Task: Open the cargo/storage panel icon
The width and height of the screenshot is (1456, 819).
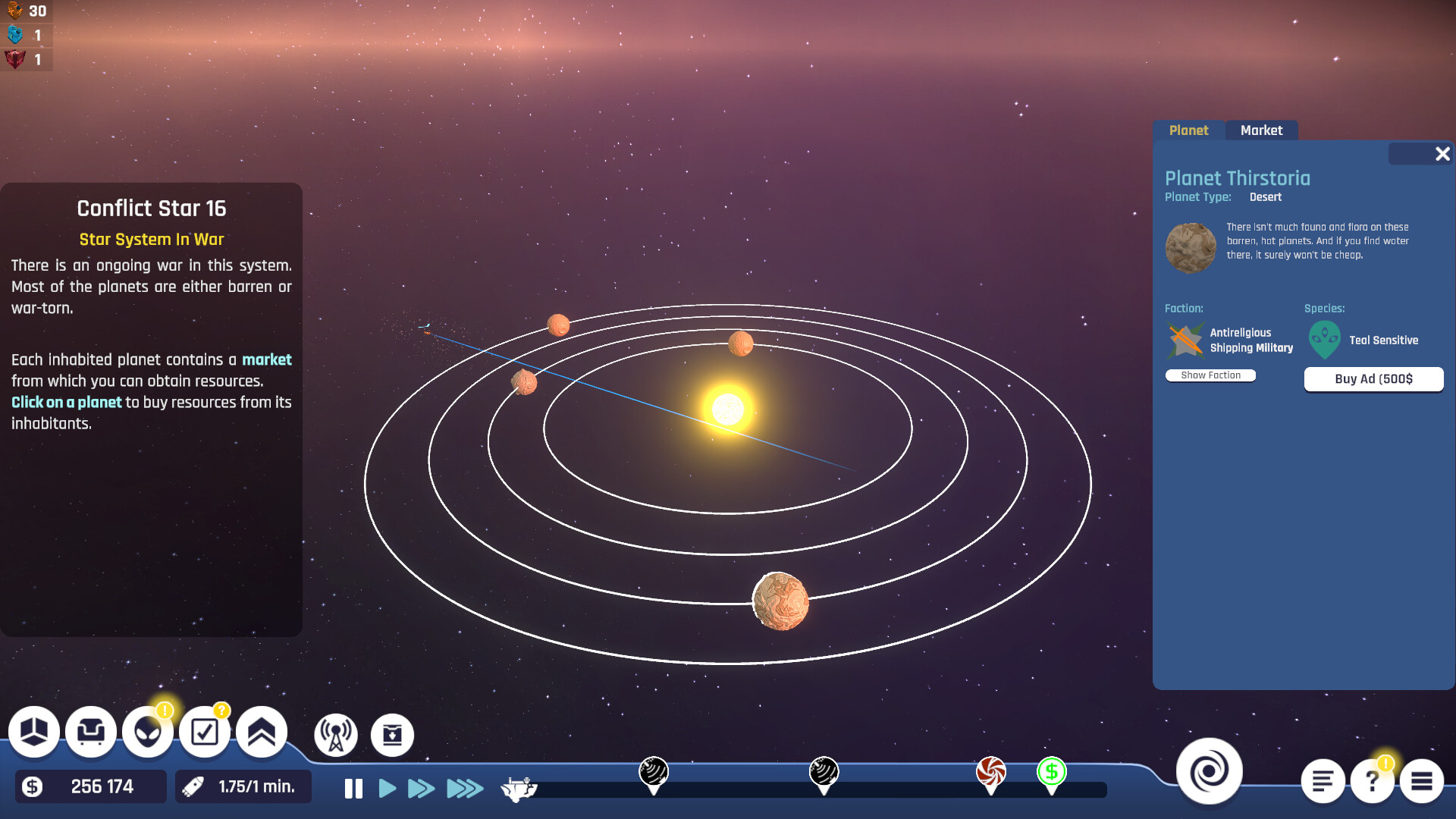Action: 34,732
